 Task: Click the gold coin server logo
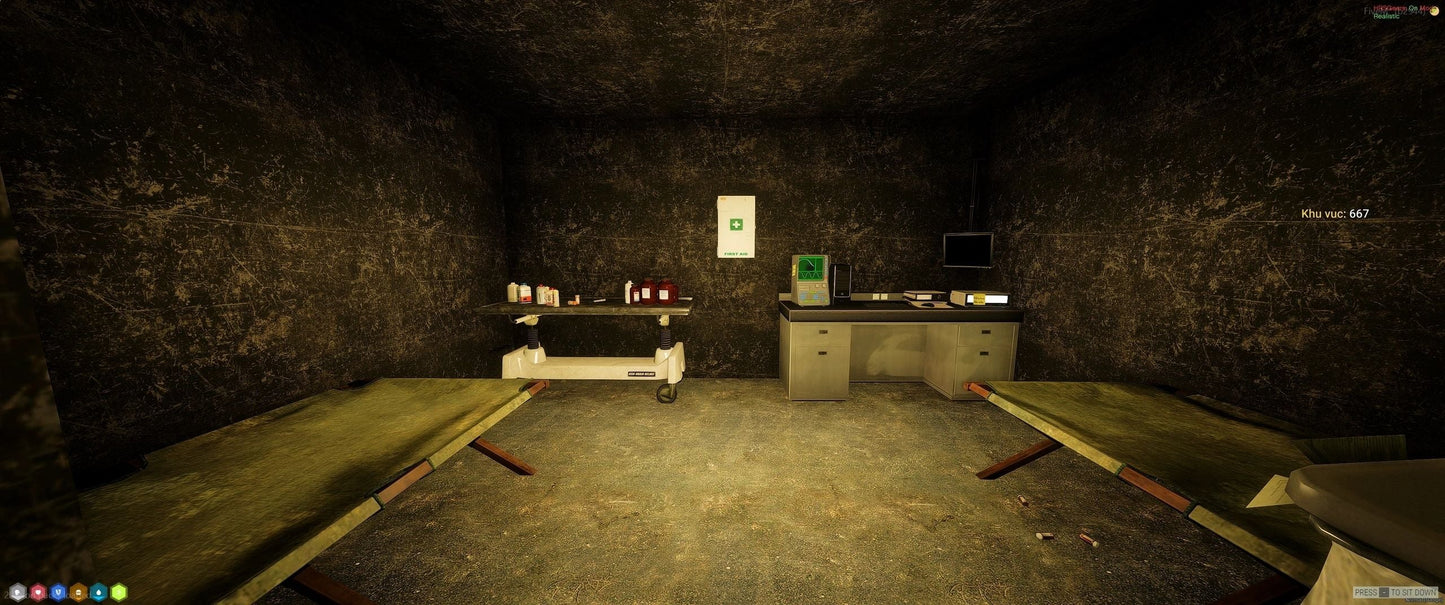[x=1434, y=10]
